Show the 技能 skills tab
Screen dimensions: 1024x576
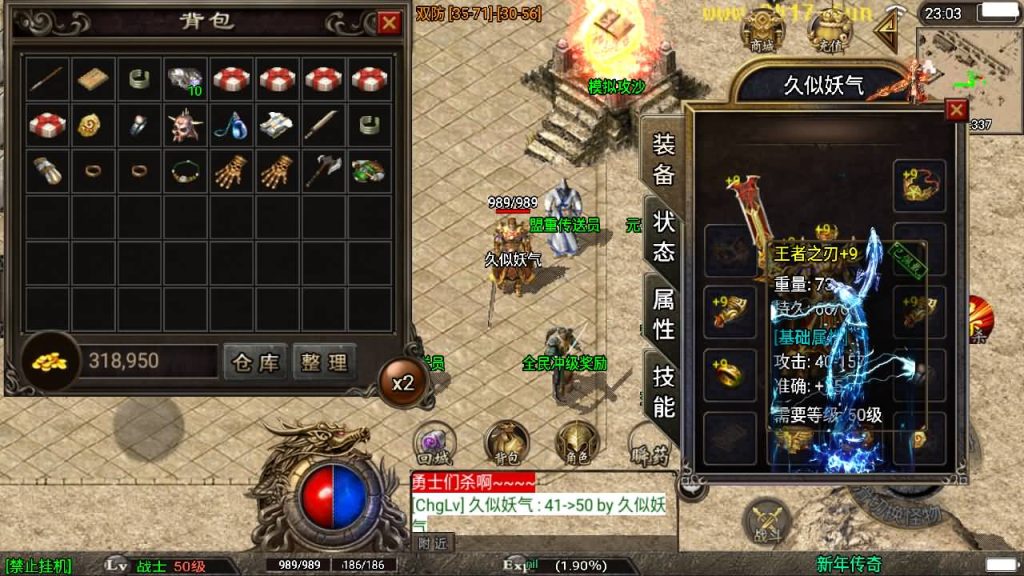click(663, 391)
